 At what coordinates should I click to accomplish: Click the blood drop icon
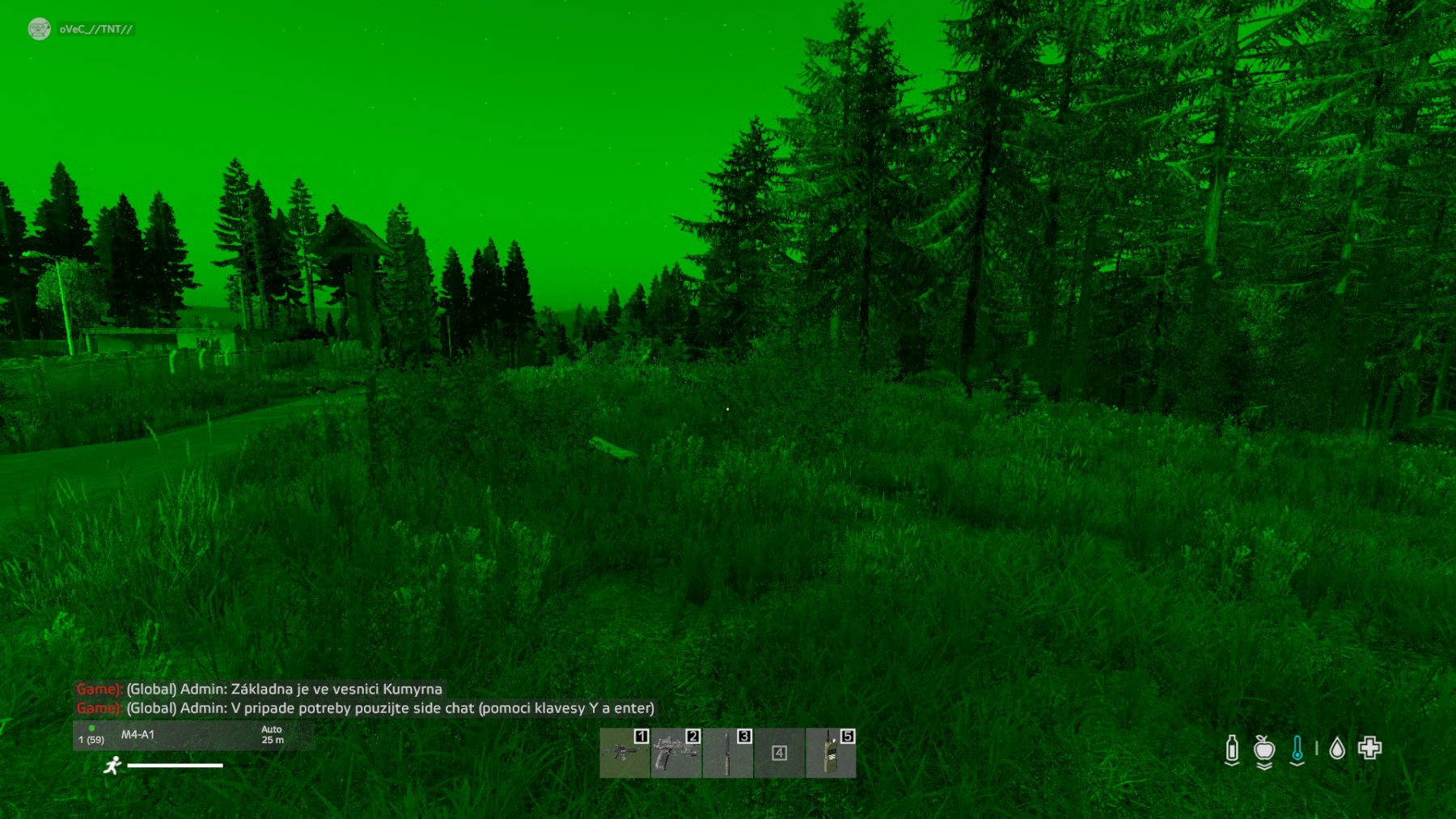click(1337, 749)
